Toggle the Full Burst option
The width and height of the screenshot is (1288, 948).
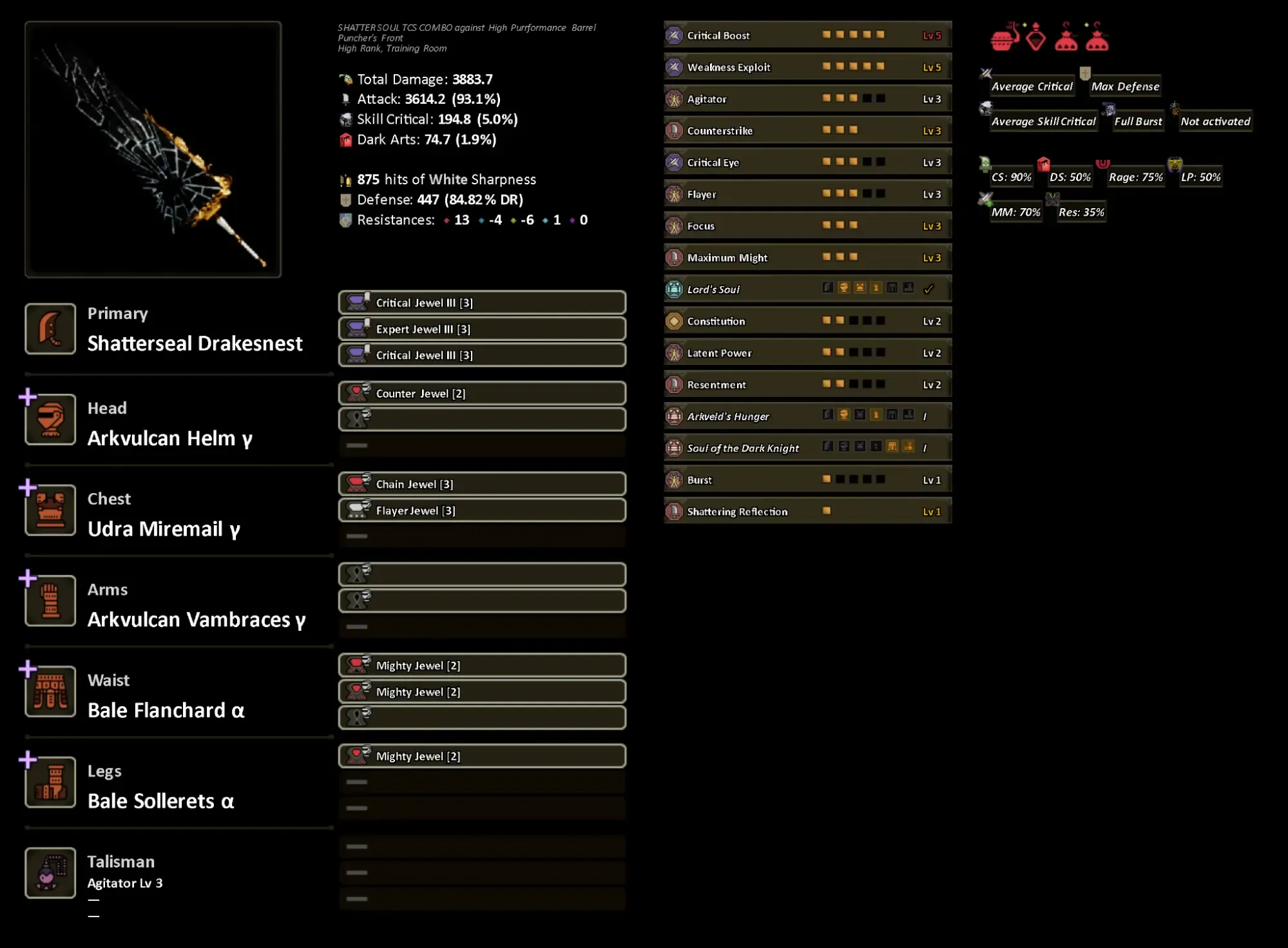[x=1138, y=121]
